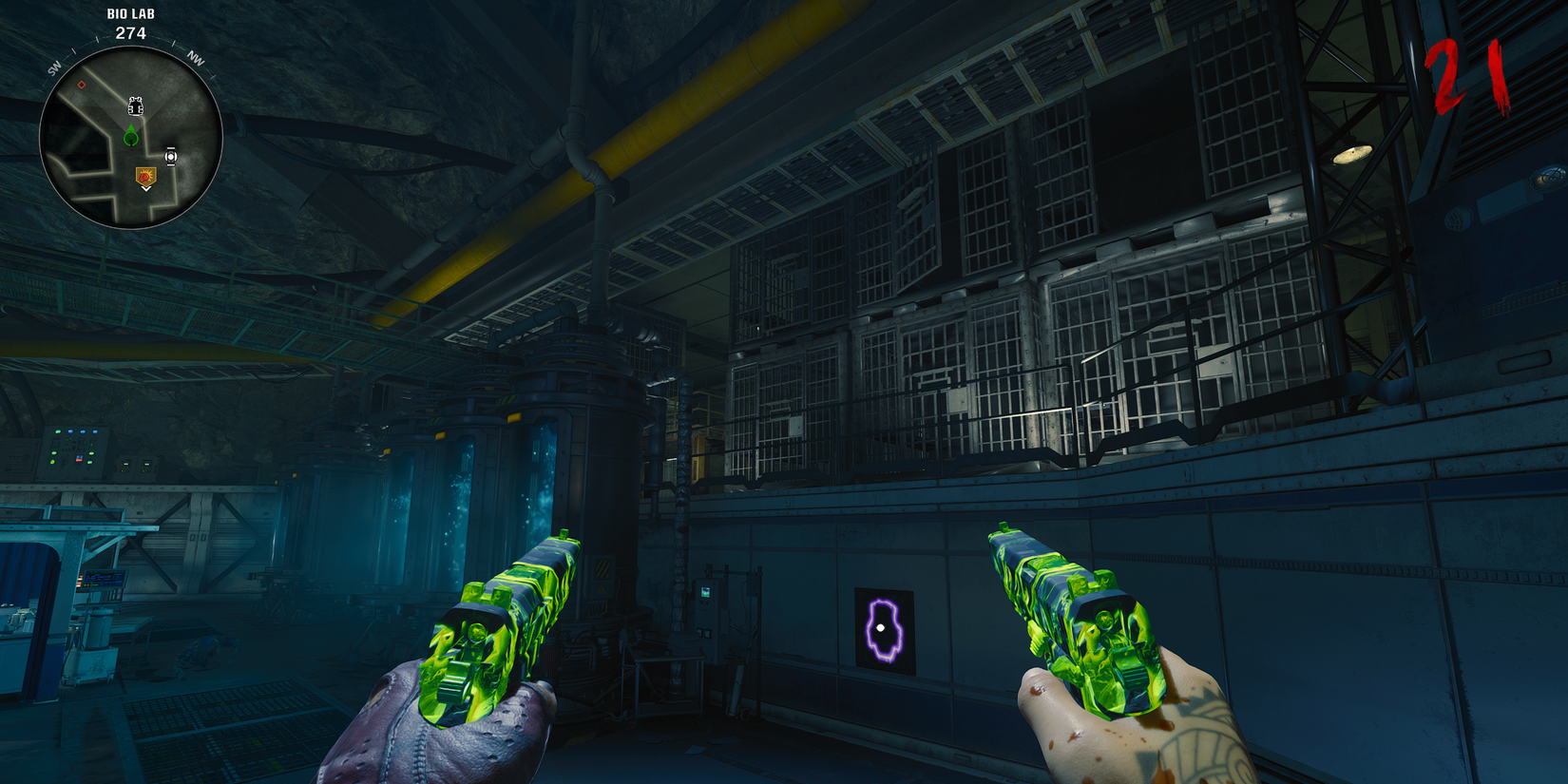
Task: Click the red diamond objective marker on the minimap
Action: coord(81,84)
